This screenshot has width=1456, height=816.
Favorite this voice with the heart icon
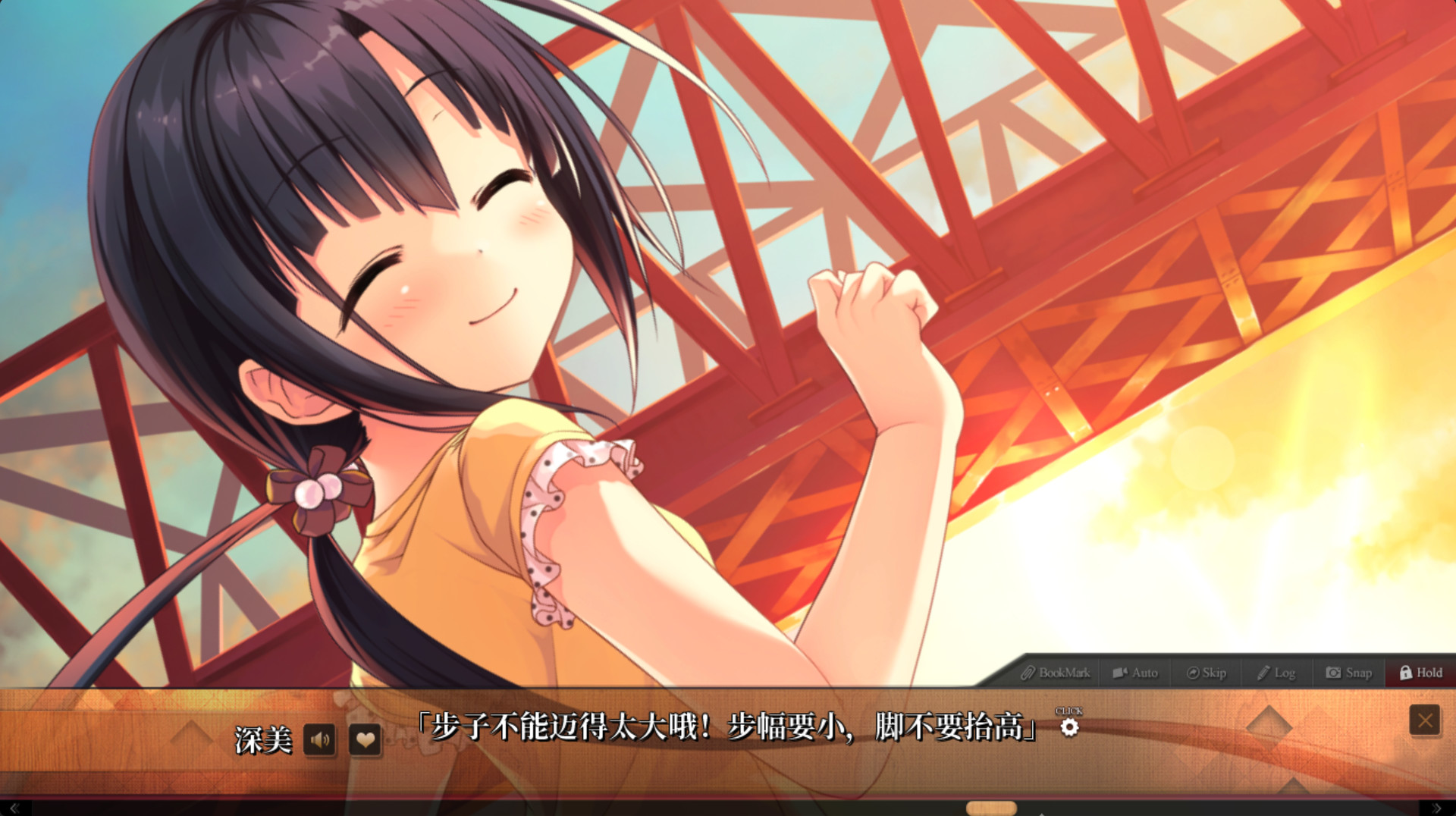click(365, 742)
